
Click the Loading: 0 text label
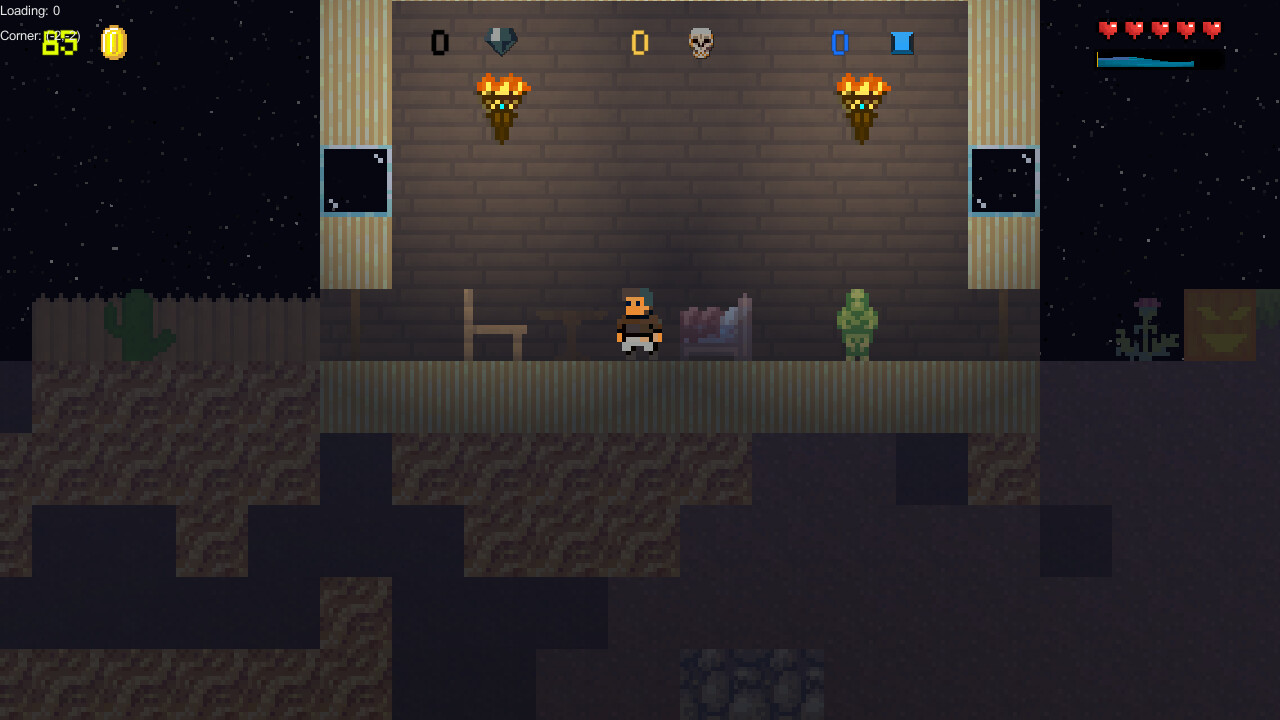coord(29,10)
